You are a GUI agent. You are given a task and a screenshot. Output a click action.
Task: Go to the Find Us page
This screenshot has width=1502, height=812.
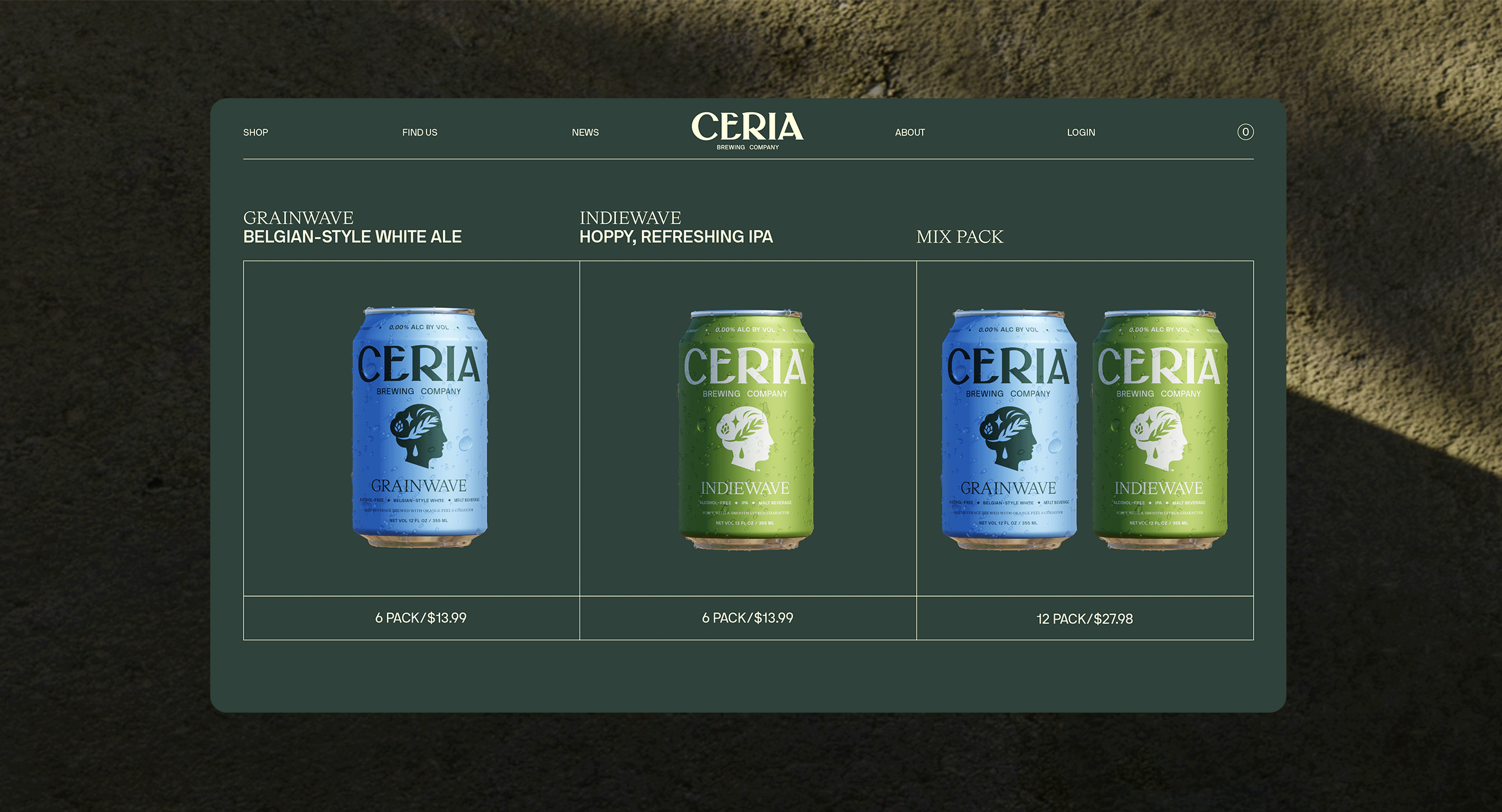coord(419,132)
